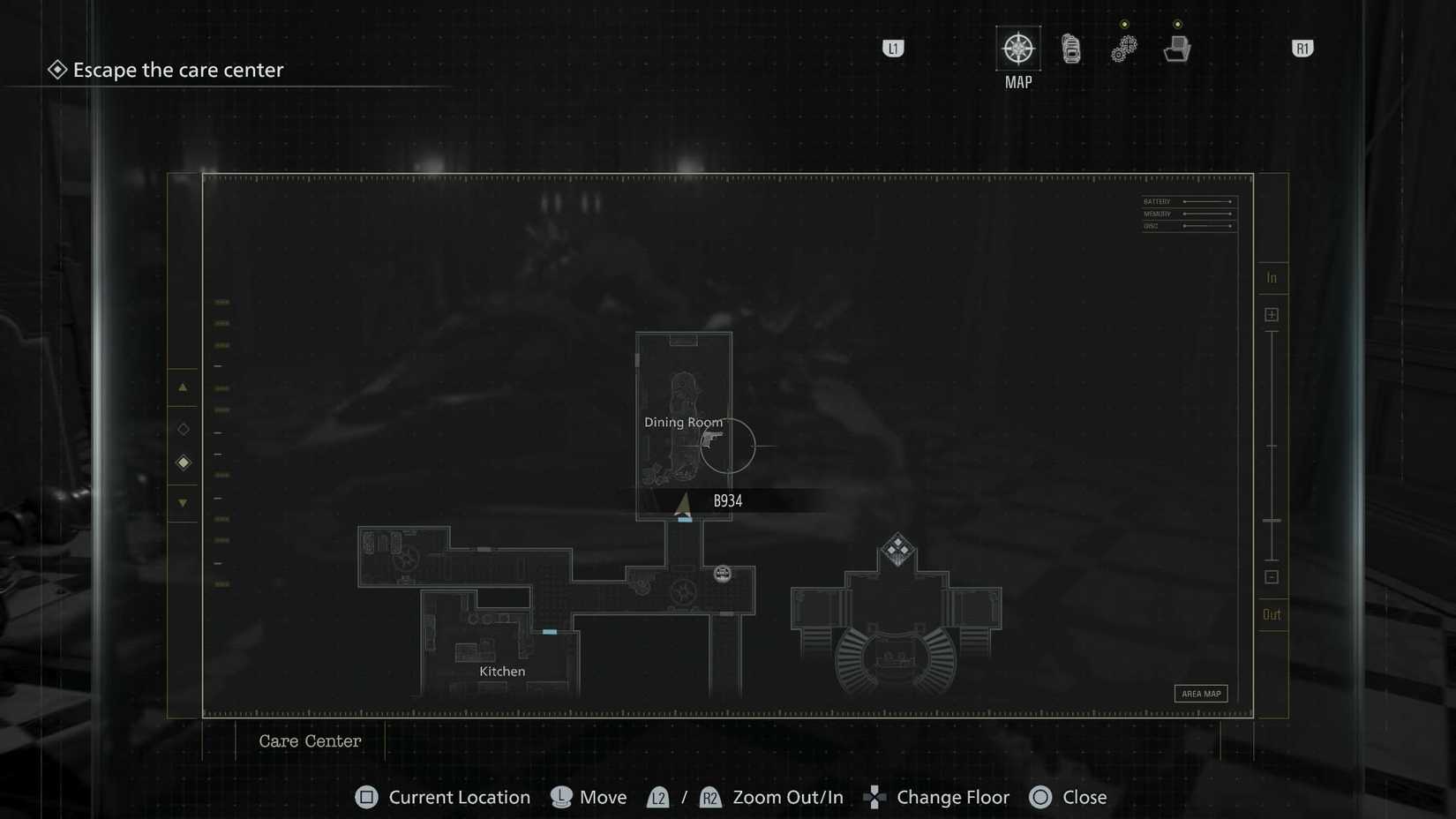The image size is (1456, 819).
Task: Click the R1 shoulder button prompt
Action: (x=1302, y=49)
